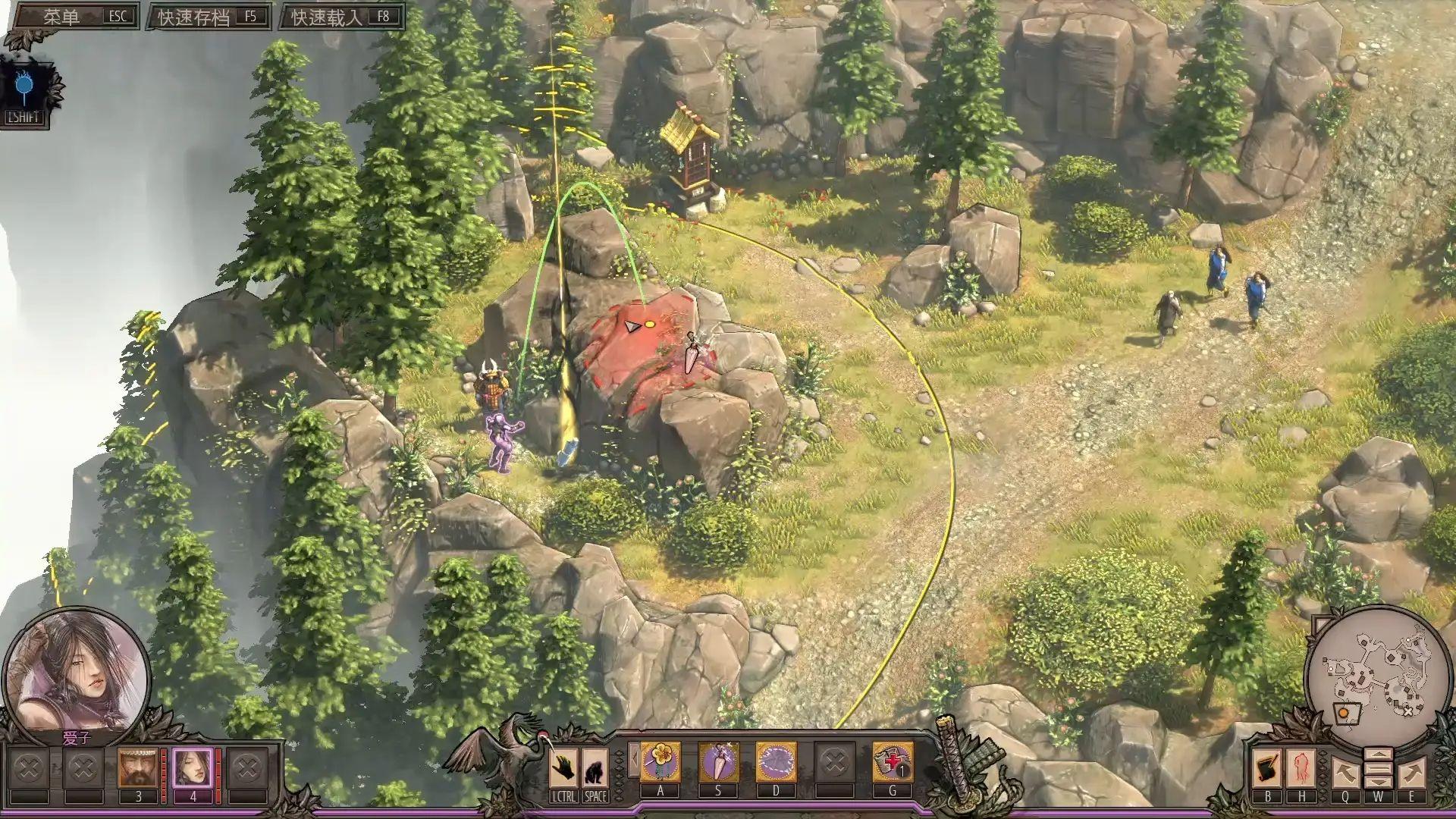Toggle the crouch stance icon
This screenshot has width=1456, height=819.
tap(595, 767)
